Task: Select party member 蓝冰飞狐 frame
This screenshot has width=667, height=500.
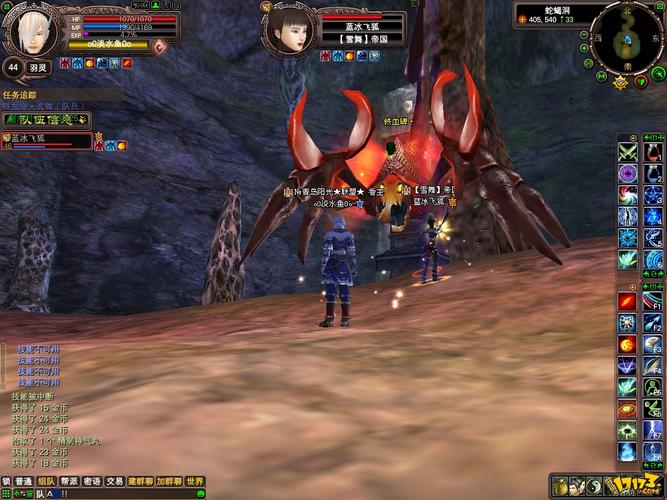Action: 47,141
